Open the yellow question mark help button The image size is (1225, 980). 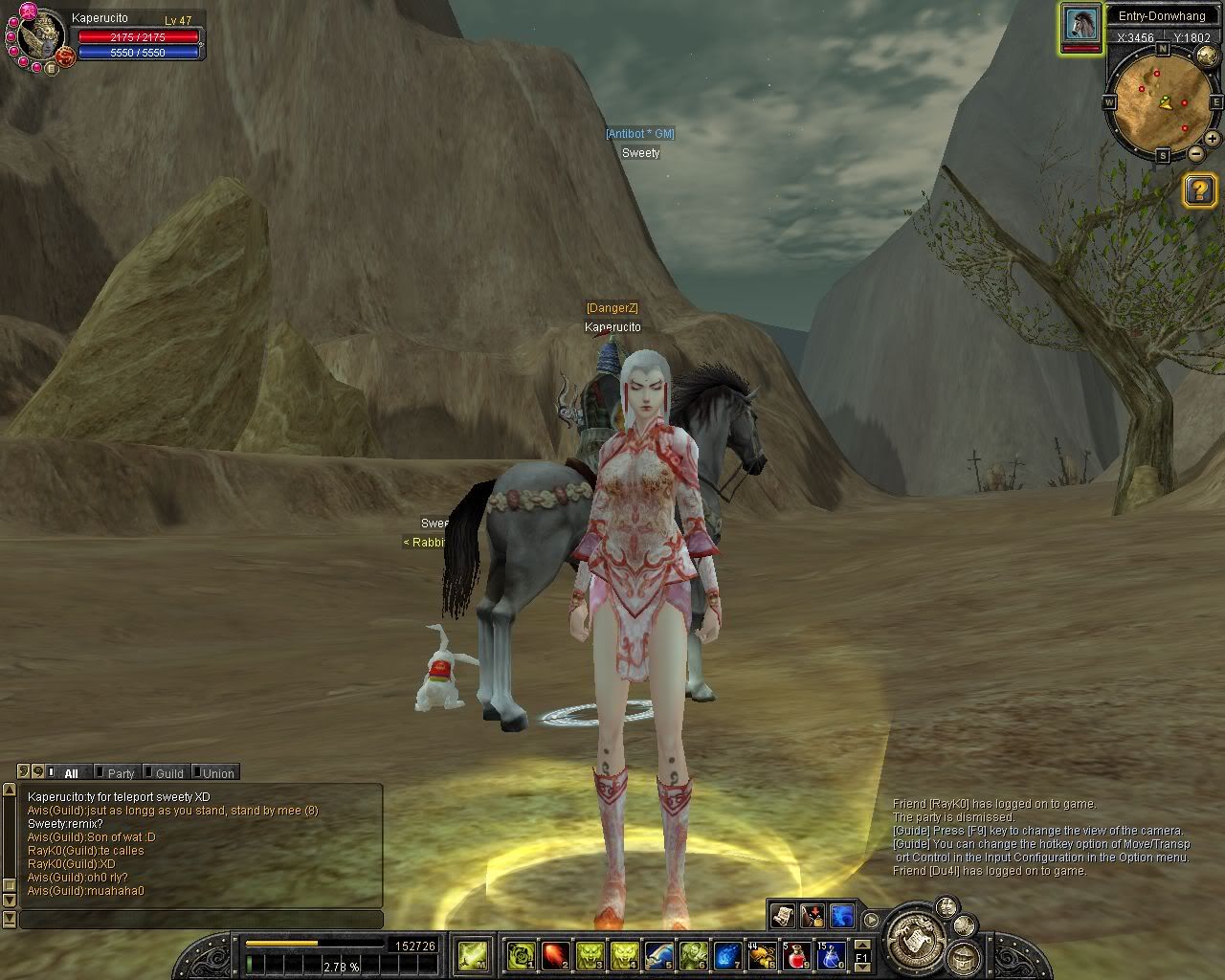1200,190
